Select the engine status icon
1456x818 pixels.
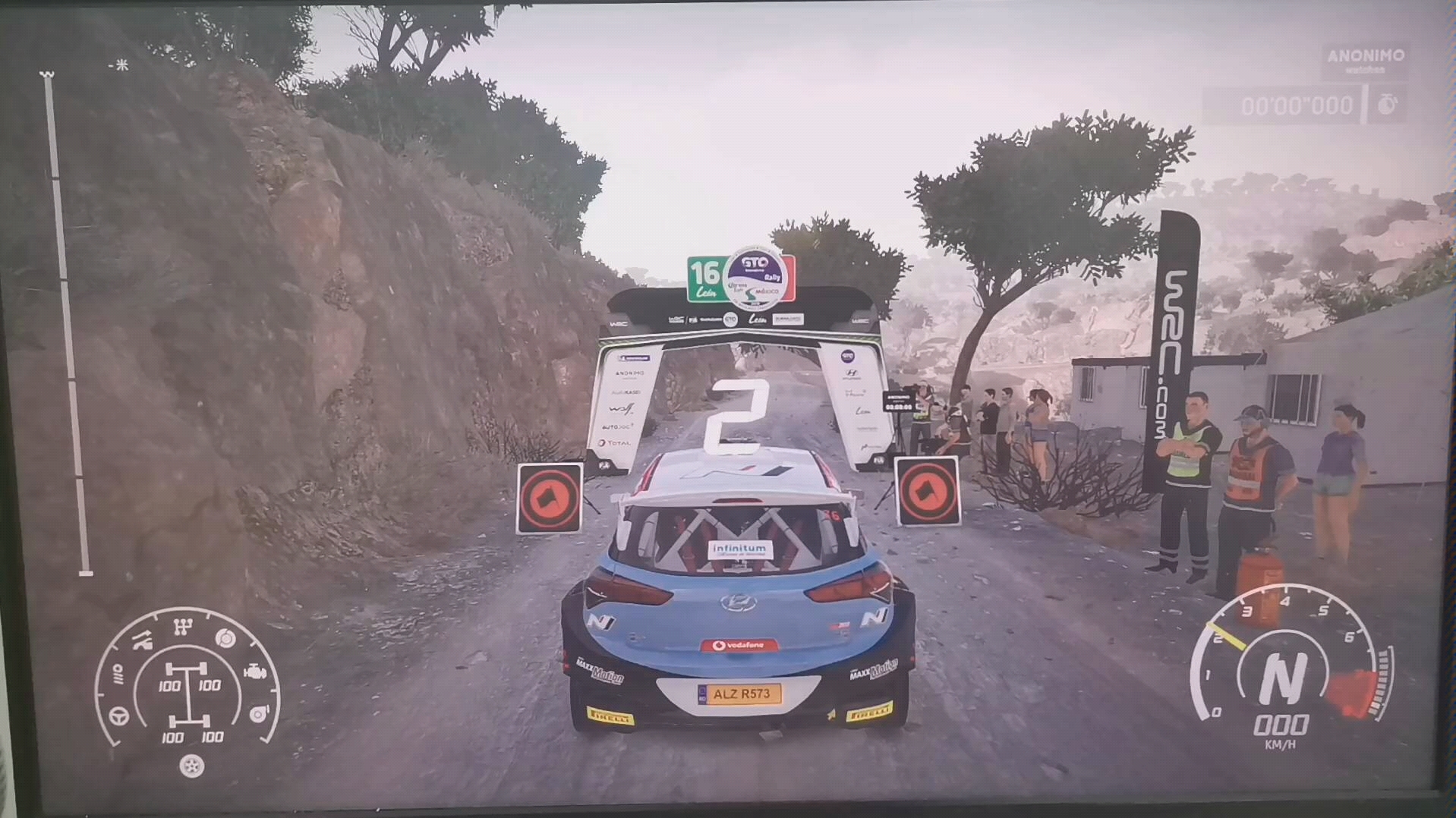click(256, 672)
